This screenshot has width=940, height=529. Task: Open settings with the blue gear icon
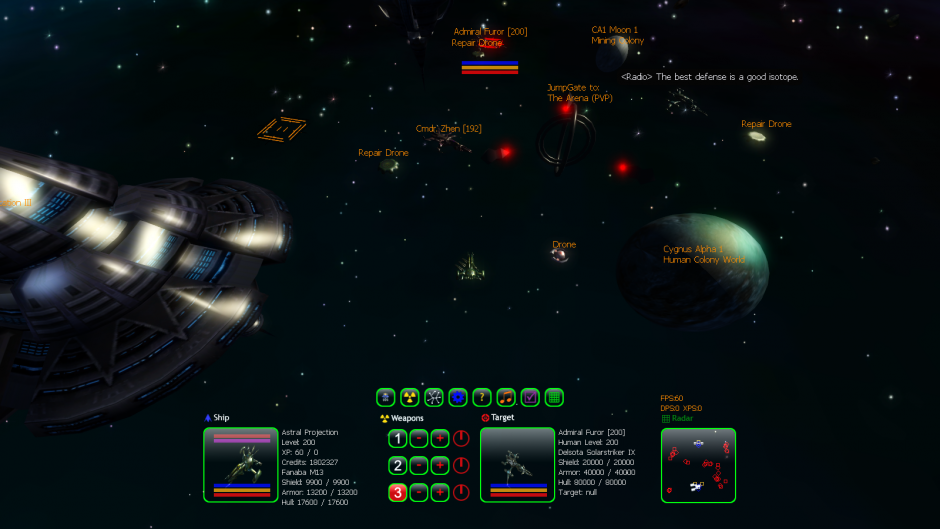[x=458, y=397]
